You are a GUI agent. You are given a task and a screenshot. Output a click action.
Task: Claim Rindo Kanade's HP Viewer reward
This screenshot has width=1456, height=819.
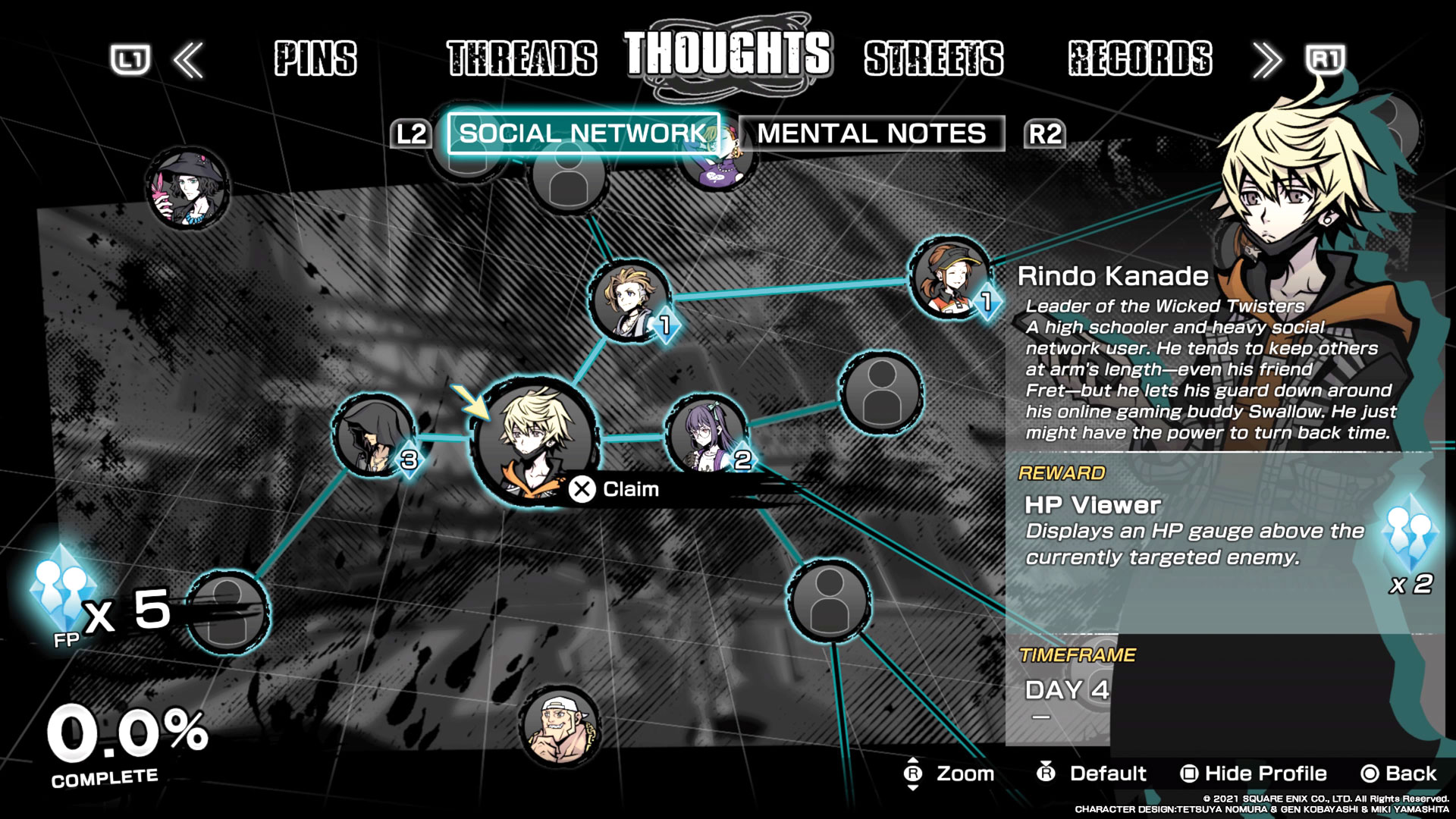[x=616, y=489]
